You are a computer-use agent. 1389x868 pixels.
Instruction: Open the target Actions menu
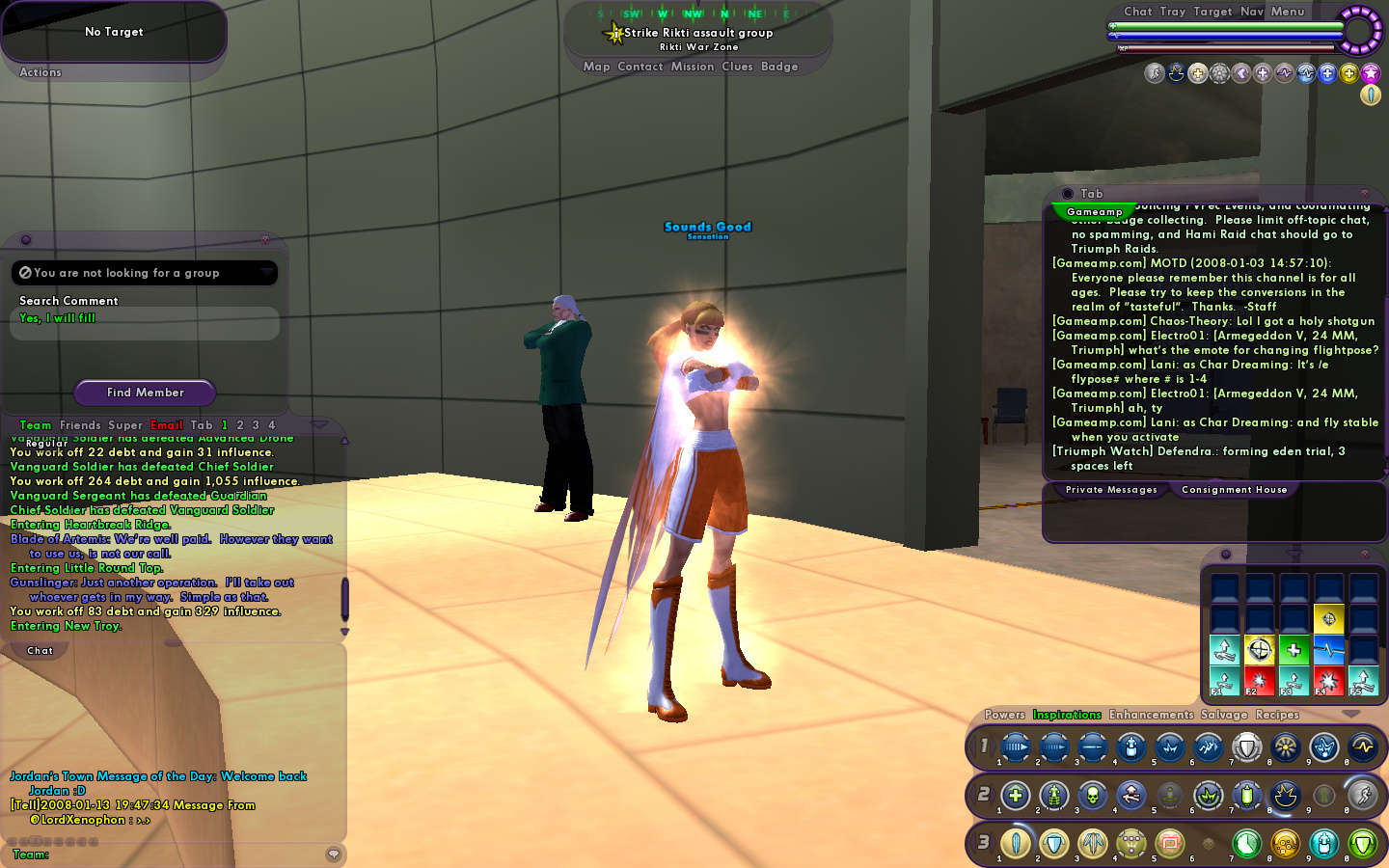click(41, 72)
